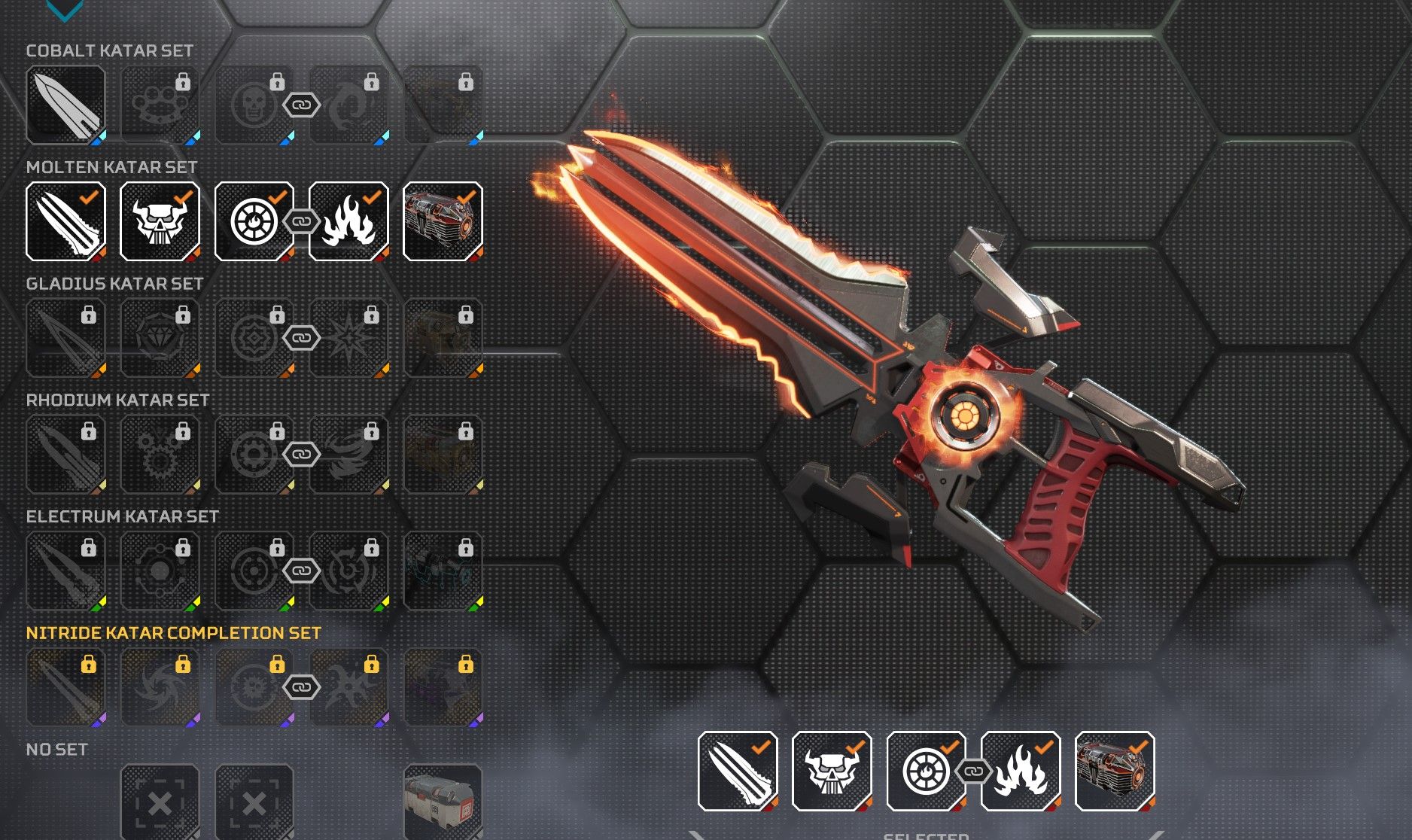
Task: Choose the Molten Katar blade icon in set list
Action: [x=65, y=221]
